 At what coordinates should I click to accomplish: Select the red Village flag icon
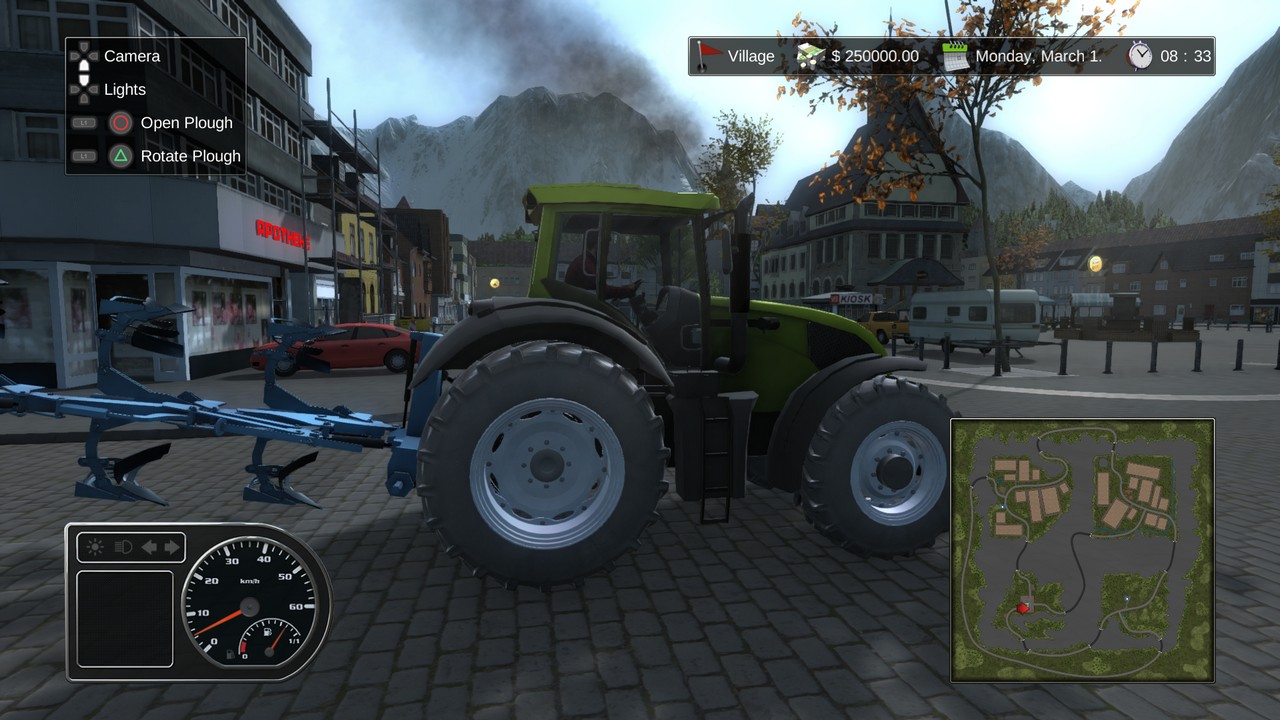[x=709, y=55]
